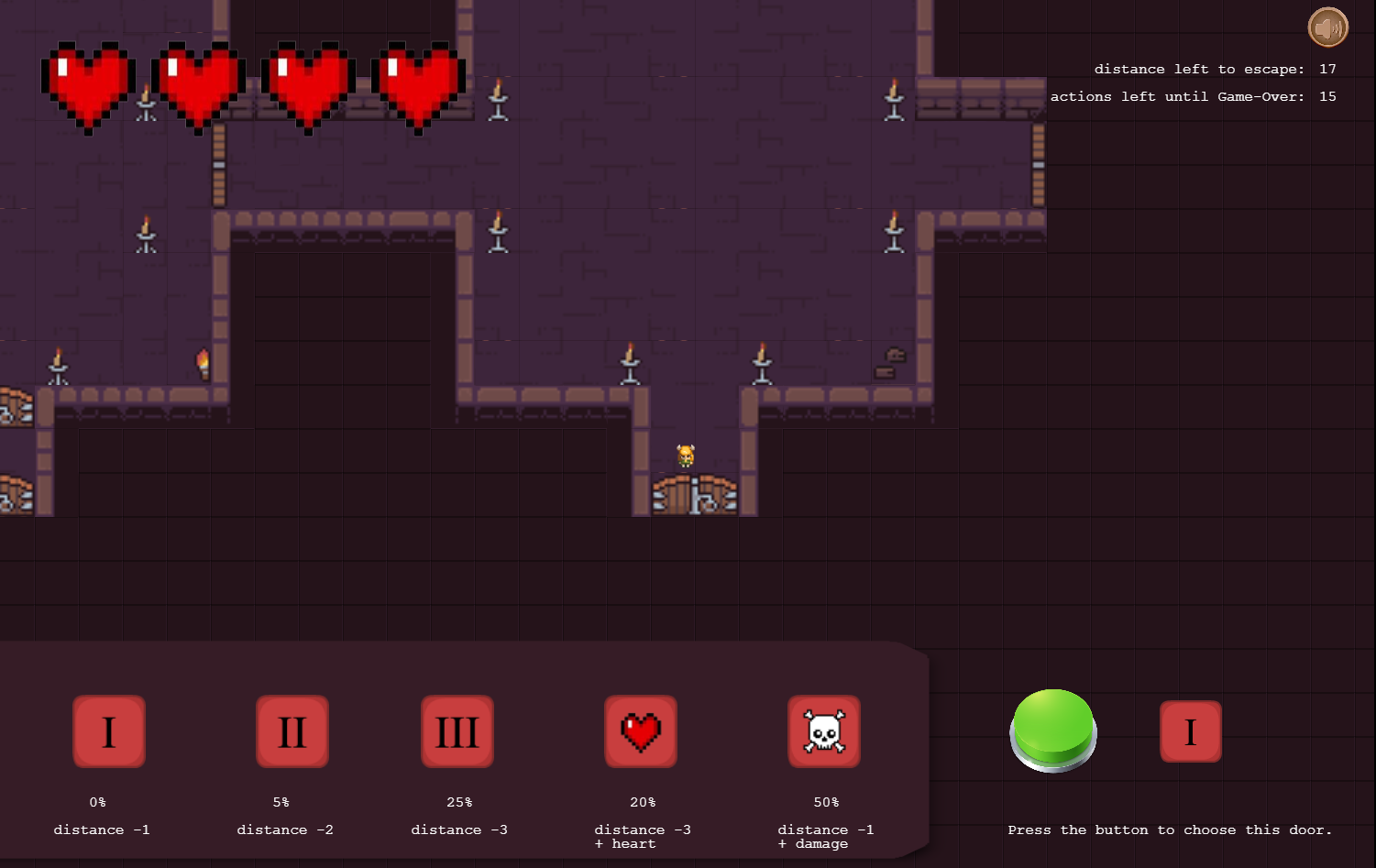
Task: Select door I with distance -1
Action: pos(109,731)
